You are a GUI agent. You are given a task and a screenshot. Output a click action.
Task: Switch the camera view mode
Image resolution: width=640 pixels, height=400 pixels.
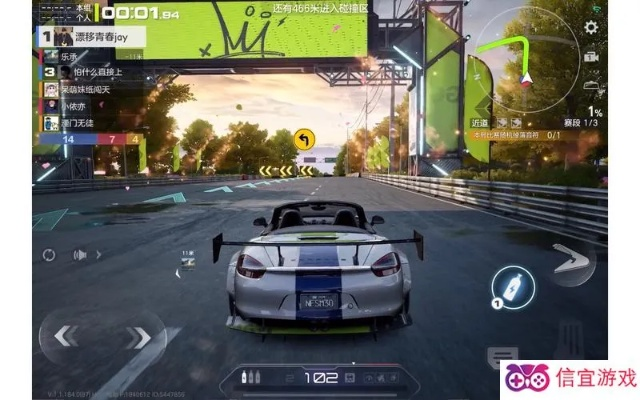point(591,56)
